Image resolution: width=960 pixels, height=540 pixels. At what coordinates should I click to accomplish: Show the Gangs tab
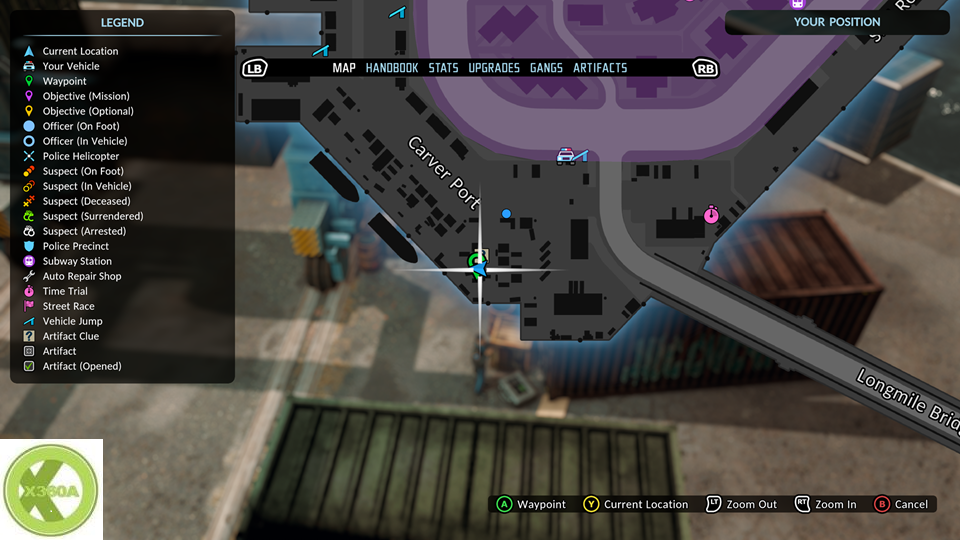pos(546,68)
